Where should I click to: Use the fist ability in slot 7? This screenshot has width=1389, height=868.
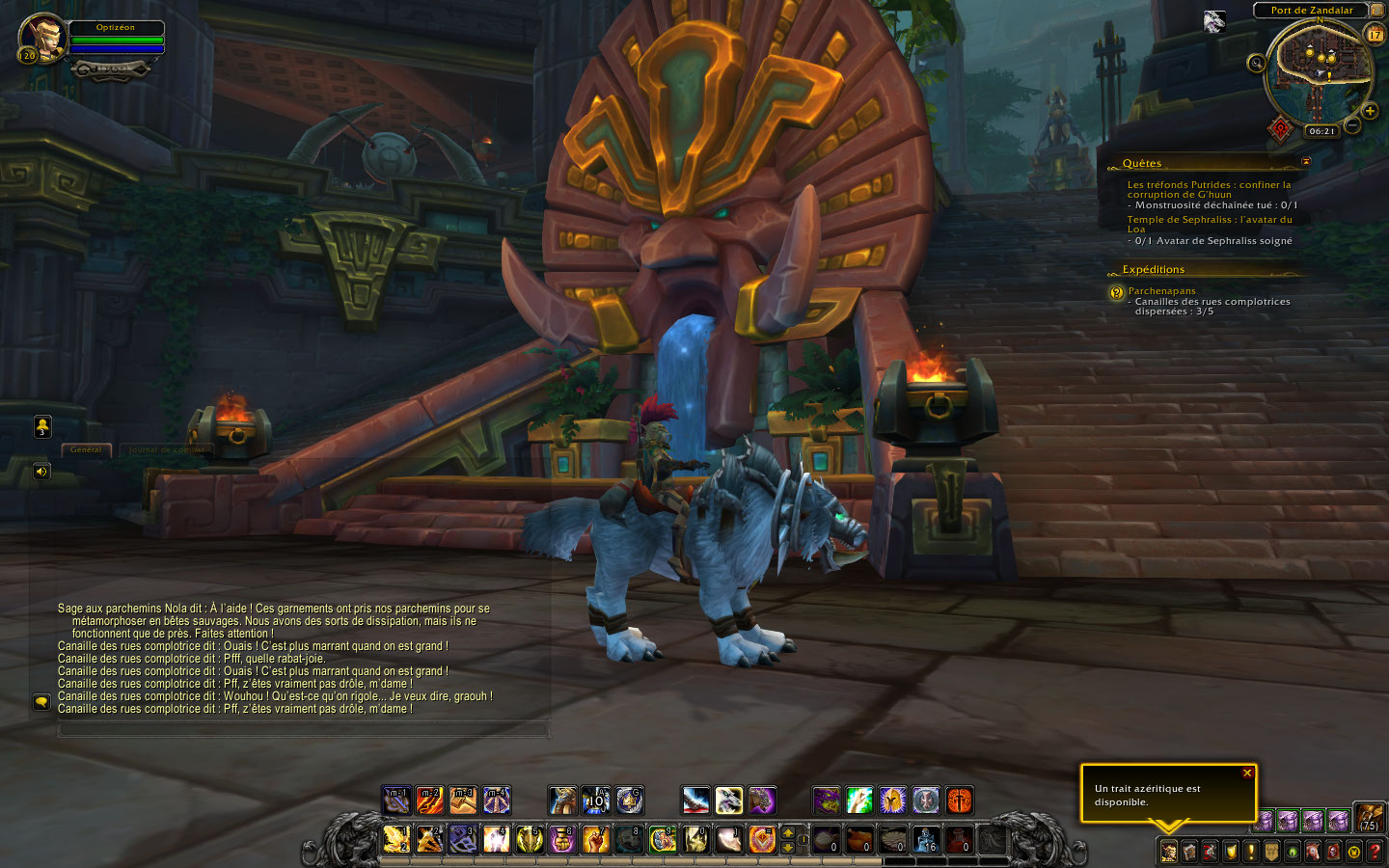pyautogui.click(x=595, y=839)
